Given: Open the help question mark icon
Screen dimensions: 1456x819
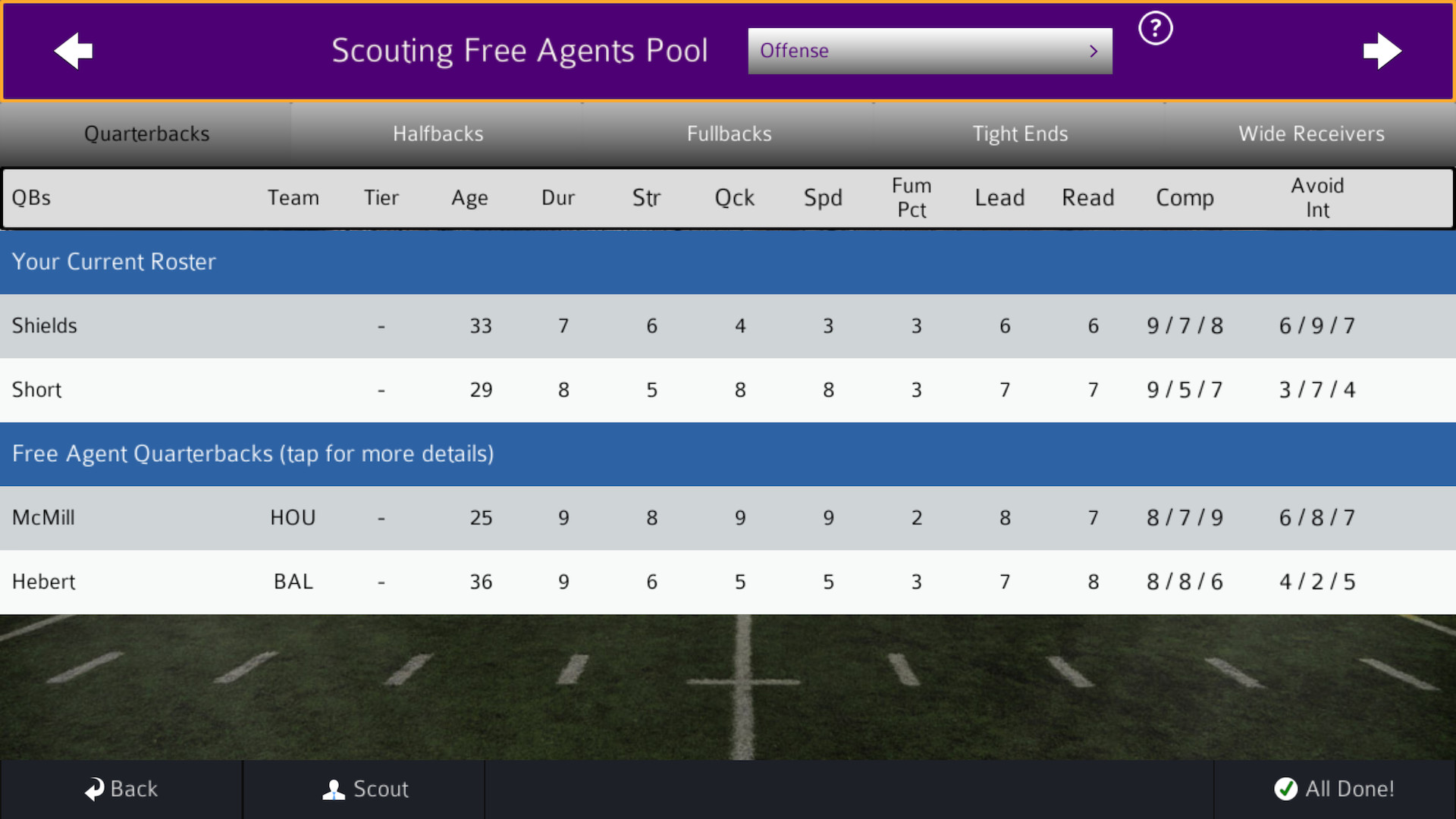Looking at the screenshot, I should pyautogui.click(x=1155, y=27).
